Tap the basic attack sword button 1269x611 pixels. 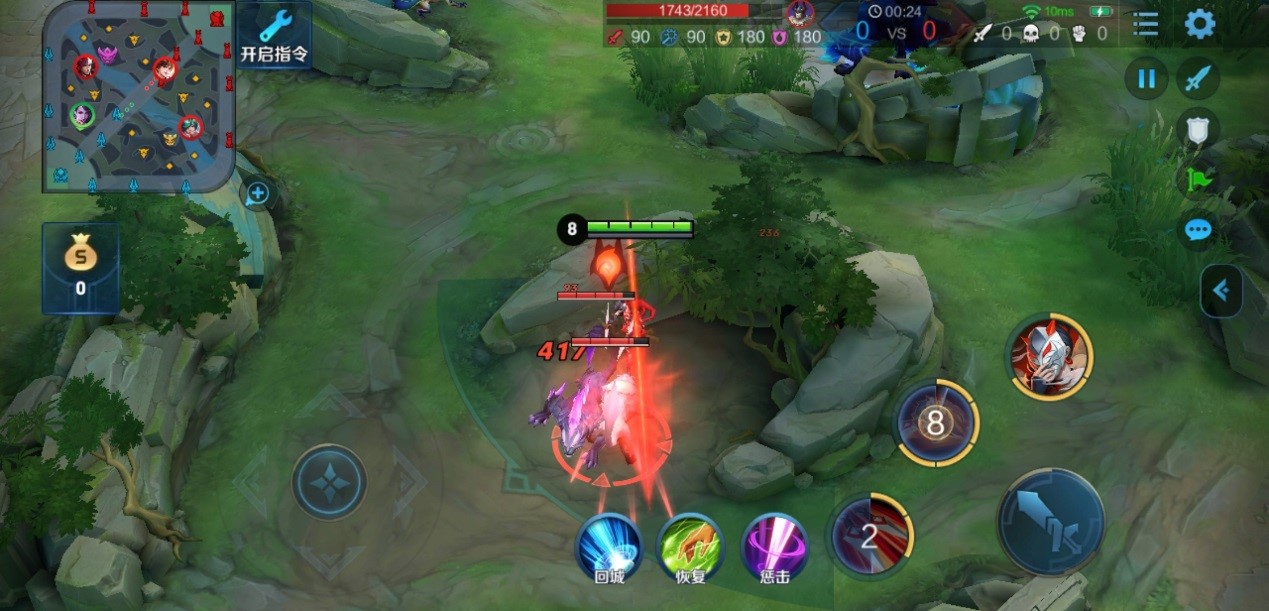(1050, 521)
